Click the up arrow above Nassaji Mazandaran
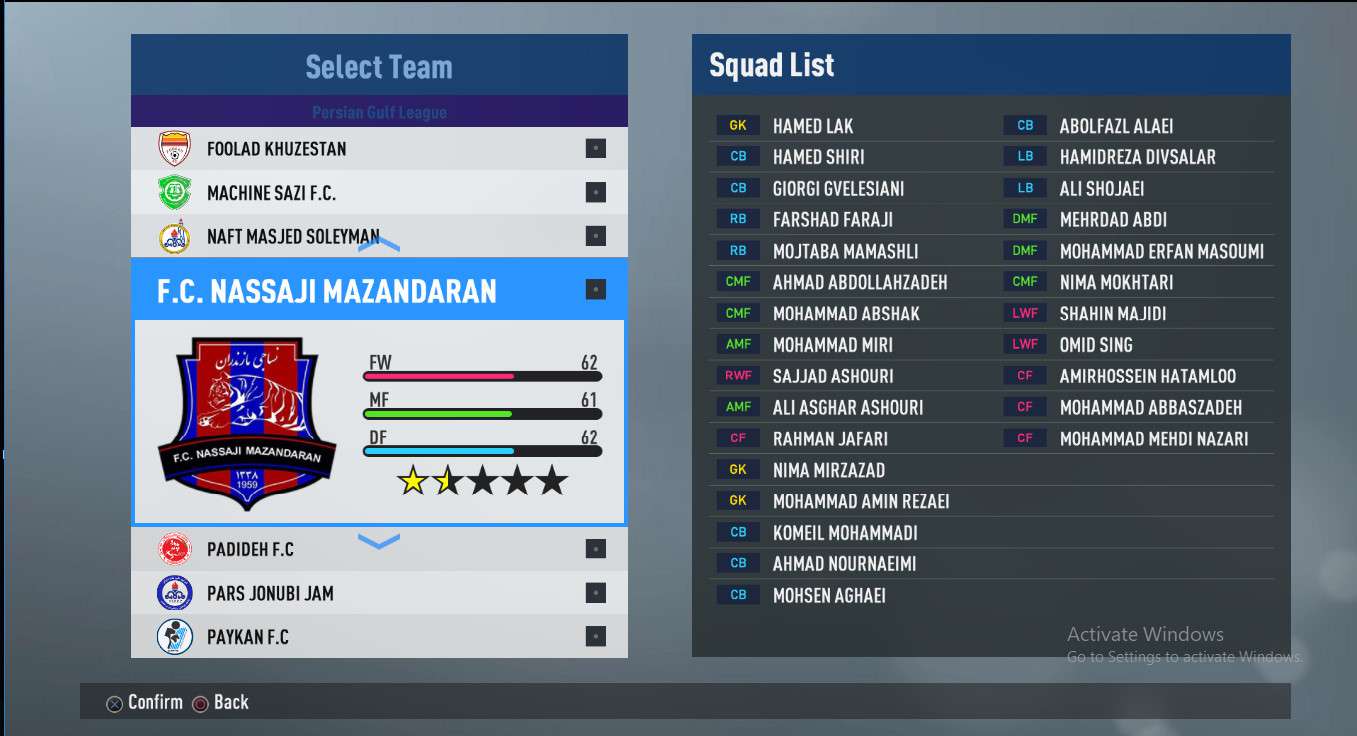This screenshot has height=736, width=1357. click(x=379, y=243)
